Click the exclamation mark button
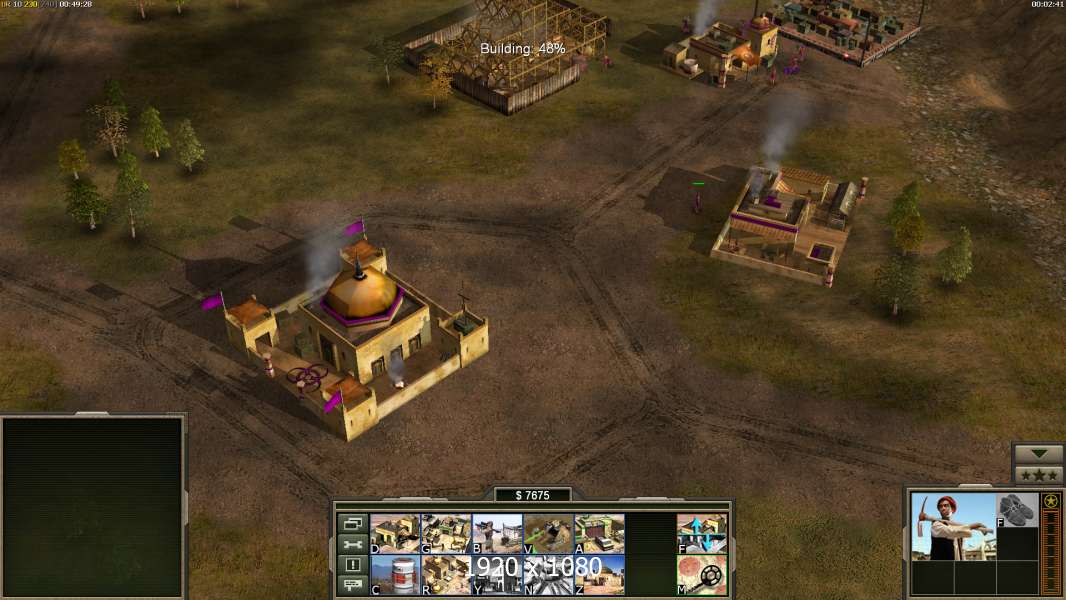Image resolution: width=1066 pixels, height=600 pixels. coord(353,565)
